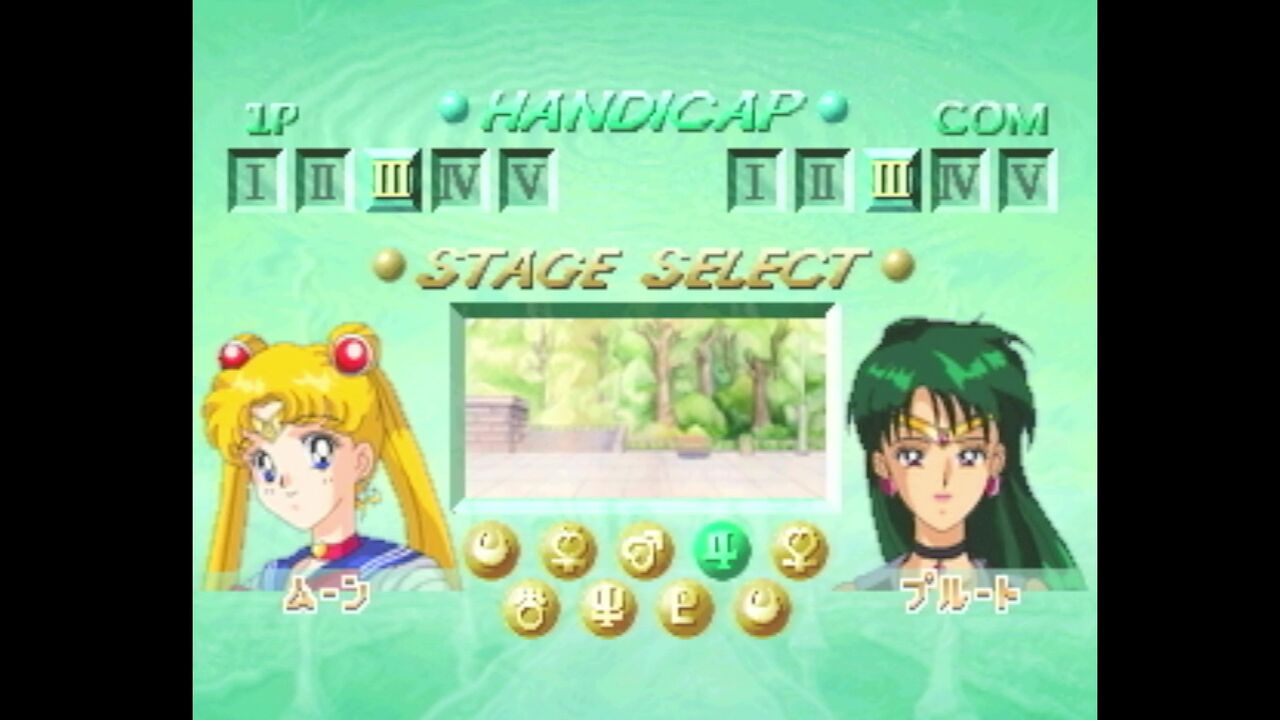Select the Mercury symbol stage orb
Image resolution: width=1280 pixels, height=720 pixels.
pos(568,549)
